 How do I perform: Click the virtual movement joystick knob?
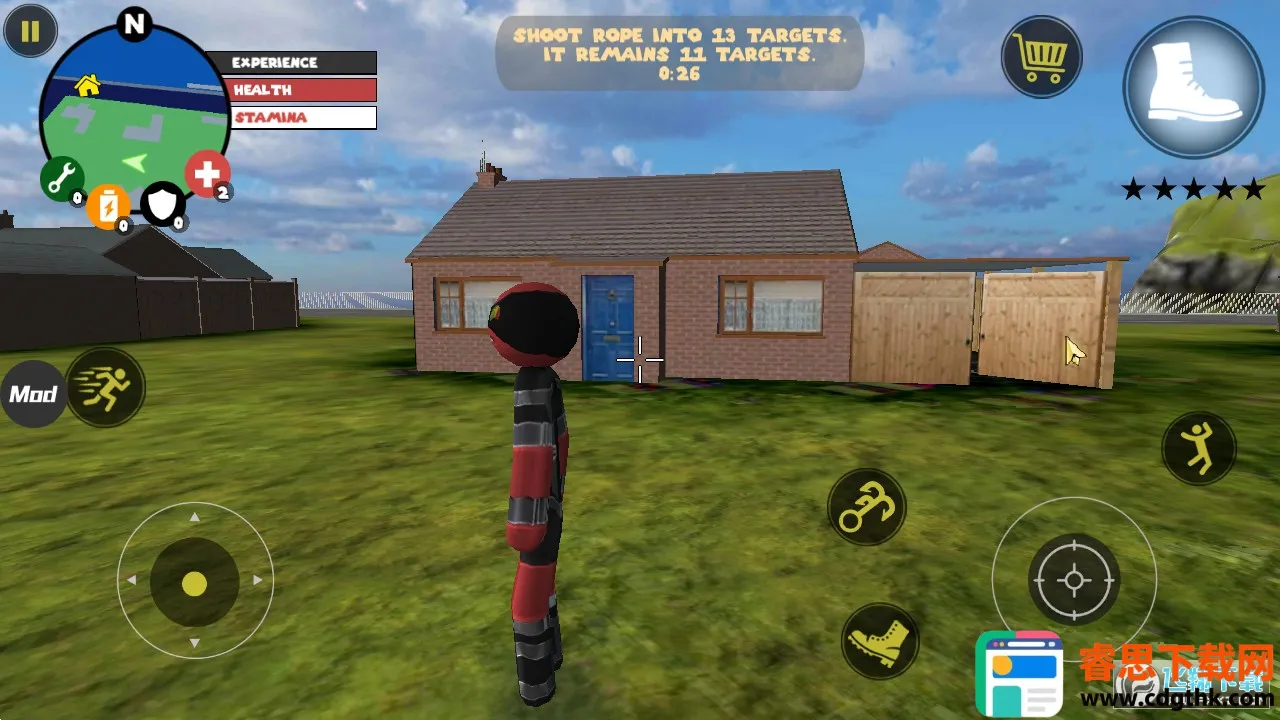coord(194,583)
